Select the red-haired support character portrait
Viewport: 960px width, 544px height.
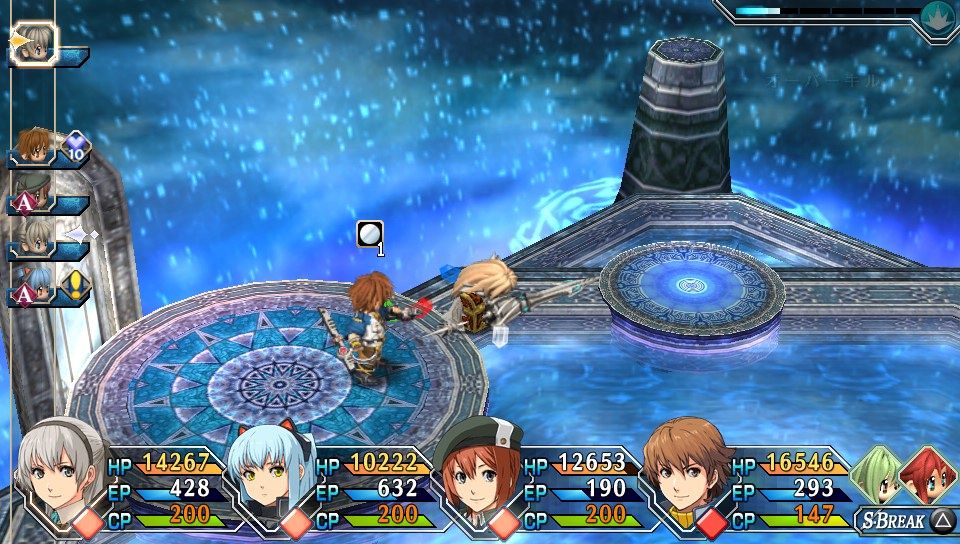tap(928, 475)
